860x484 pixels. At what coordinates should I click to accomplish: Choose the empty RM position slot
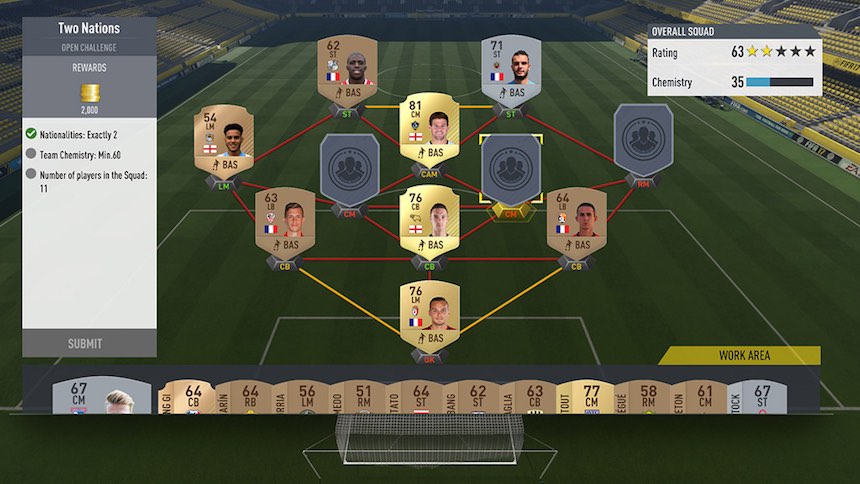click(x=642, y=138)
